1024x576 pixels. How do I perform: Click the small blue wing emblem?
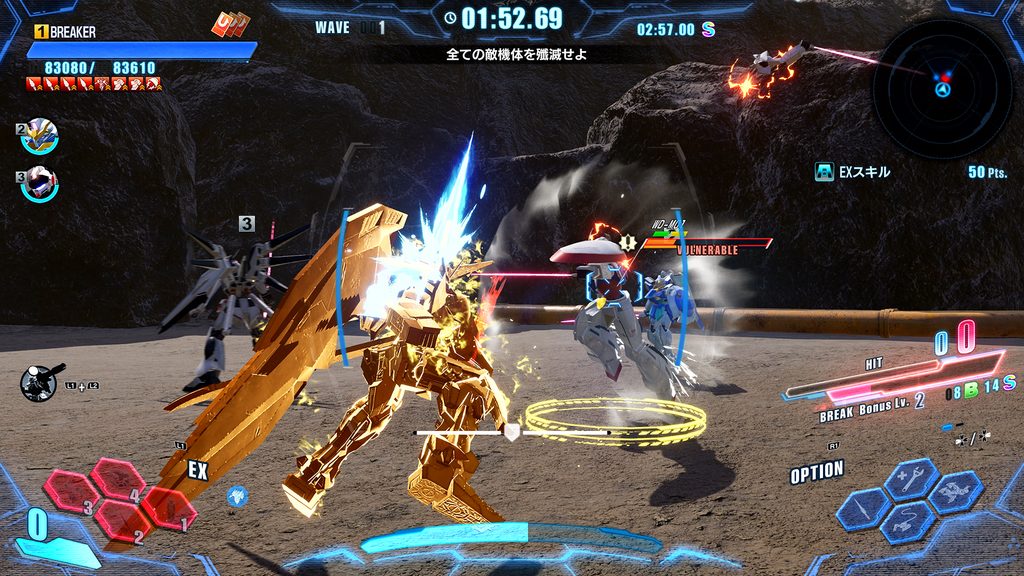pyautogui.click(x=237, y=494)
